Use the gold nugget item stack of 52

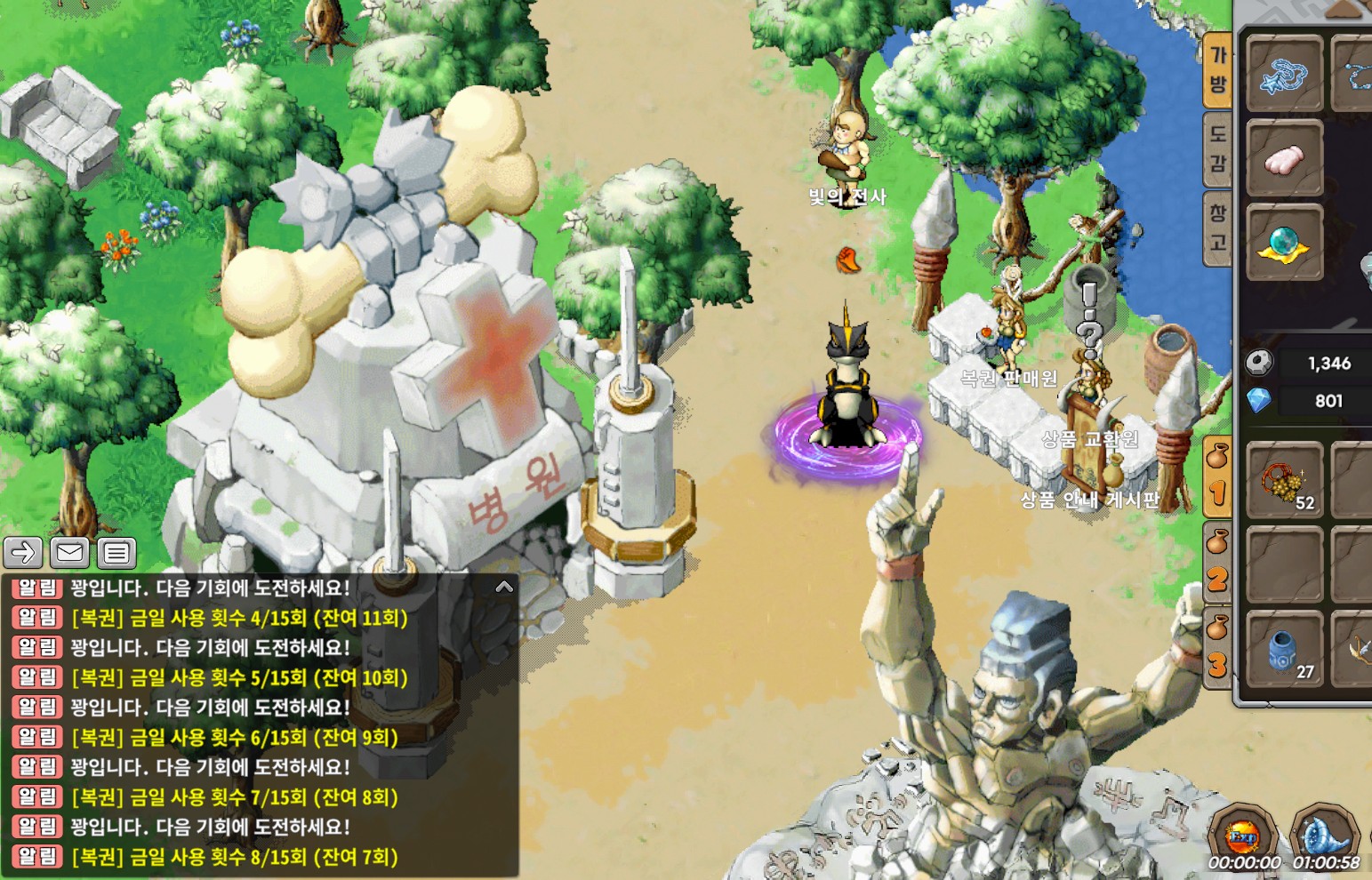1284,481
